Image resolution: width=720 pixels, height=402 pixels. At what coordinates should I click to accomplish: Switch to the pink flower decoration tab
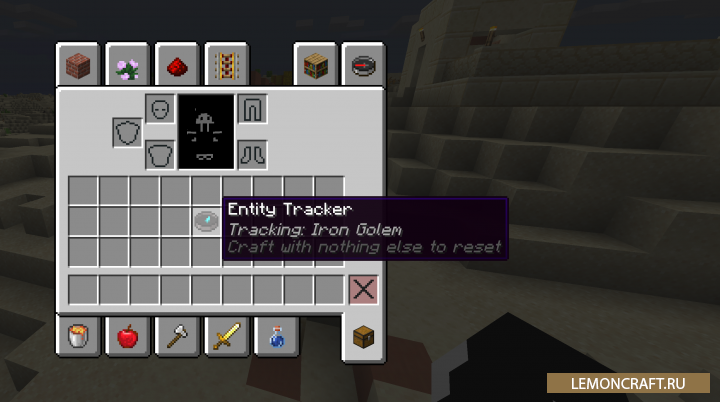(x=126, y=67)
